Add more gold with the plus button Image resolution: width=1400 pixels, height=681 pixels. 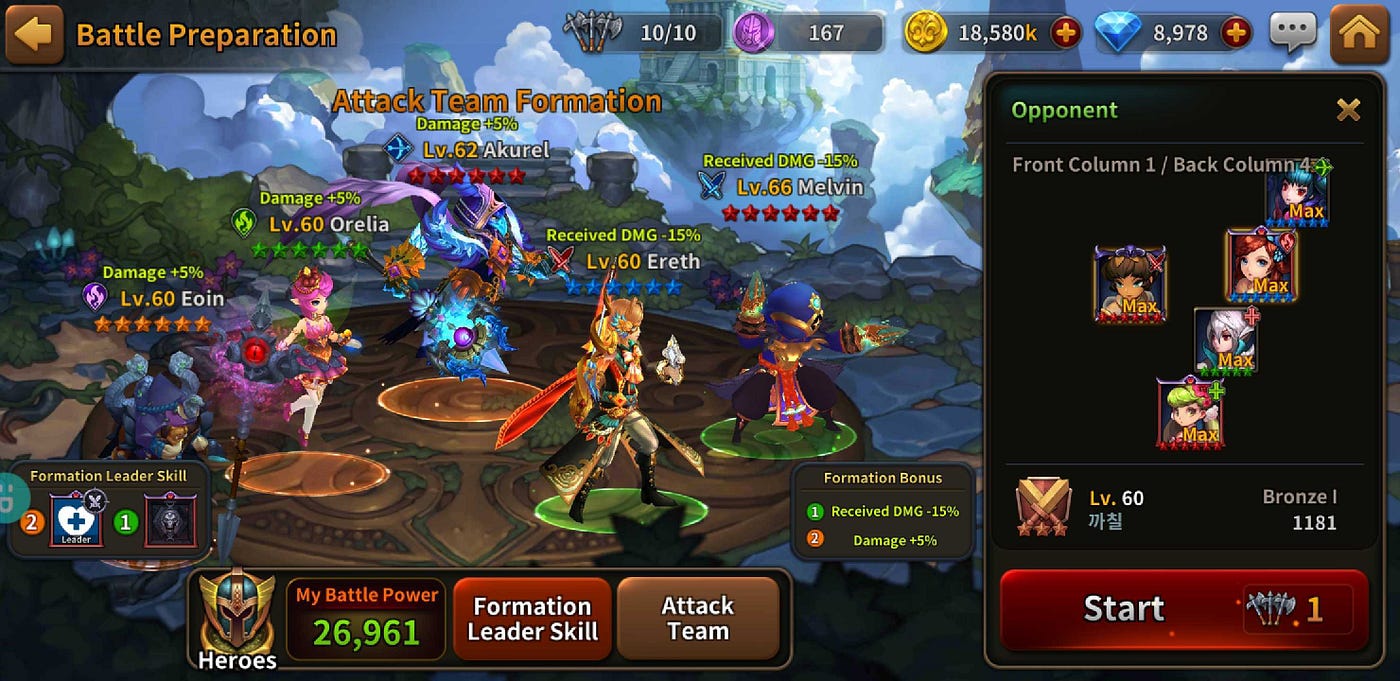click(x=1066, y=34)
